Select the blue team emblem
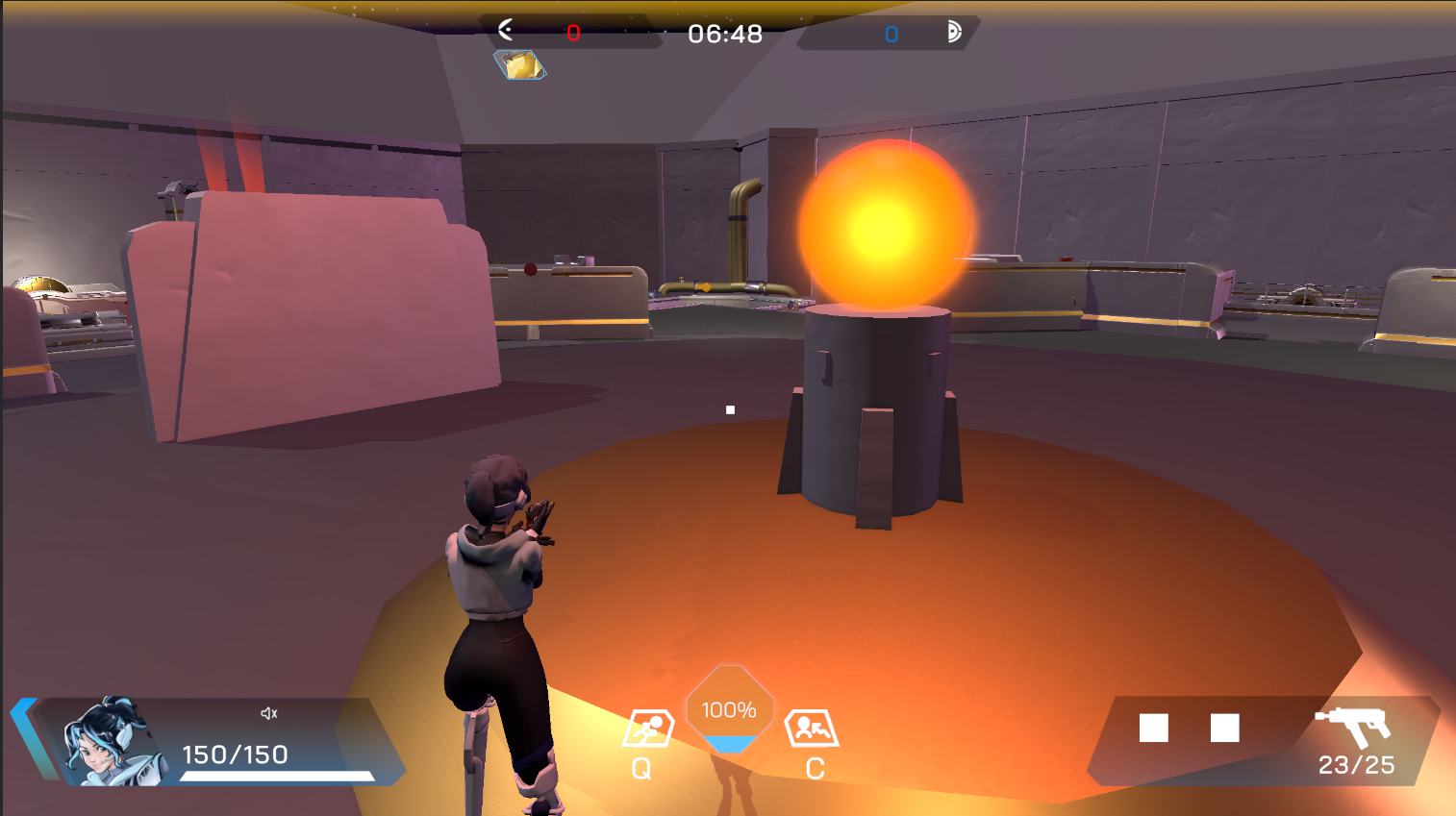 [x=953, y=32]
